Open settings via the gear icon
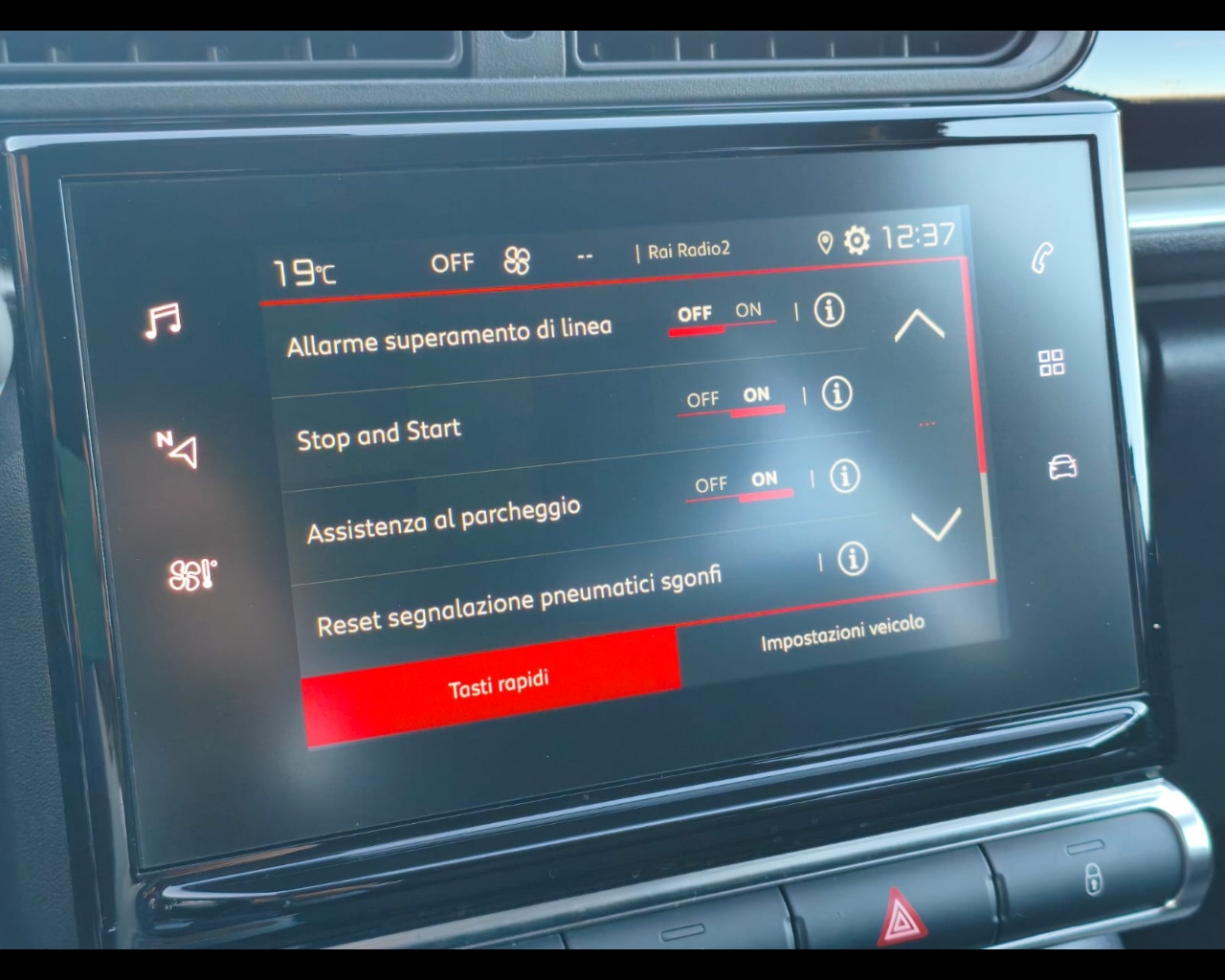This screenshot has height=980, width=1225. point(857,241)
